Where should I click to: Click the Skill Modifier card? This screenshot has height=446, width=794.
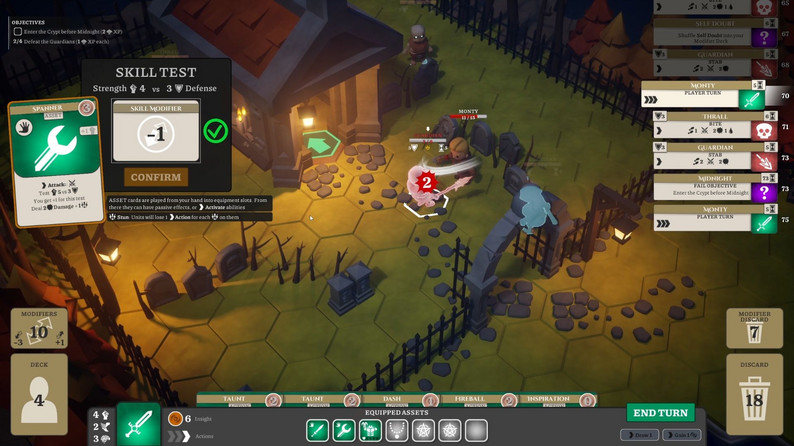click(x=155, y=131)
